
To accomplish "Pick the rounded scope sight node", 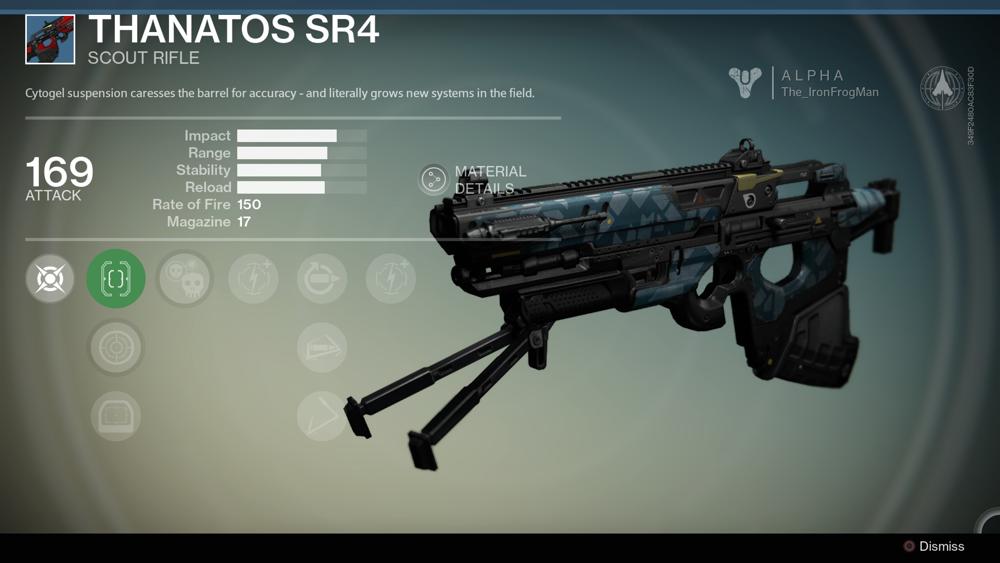I will click(x=116, y=415).
